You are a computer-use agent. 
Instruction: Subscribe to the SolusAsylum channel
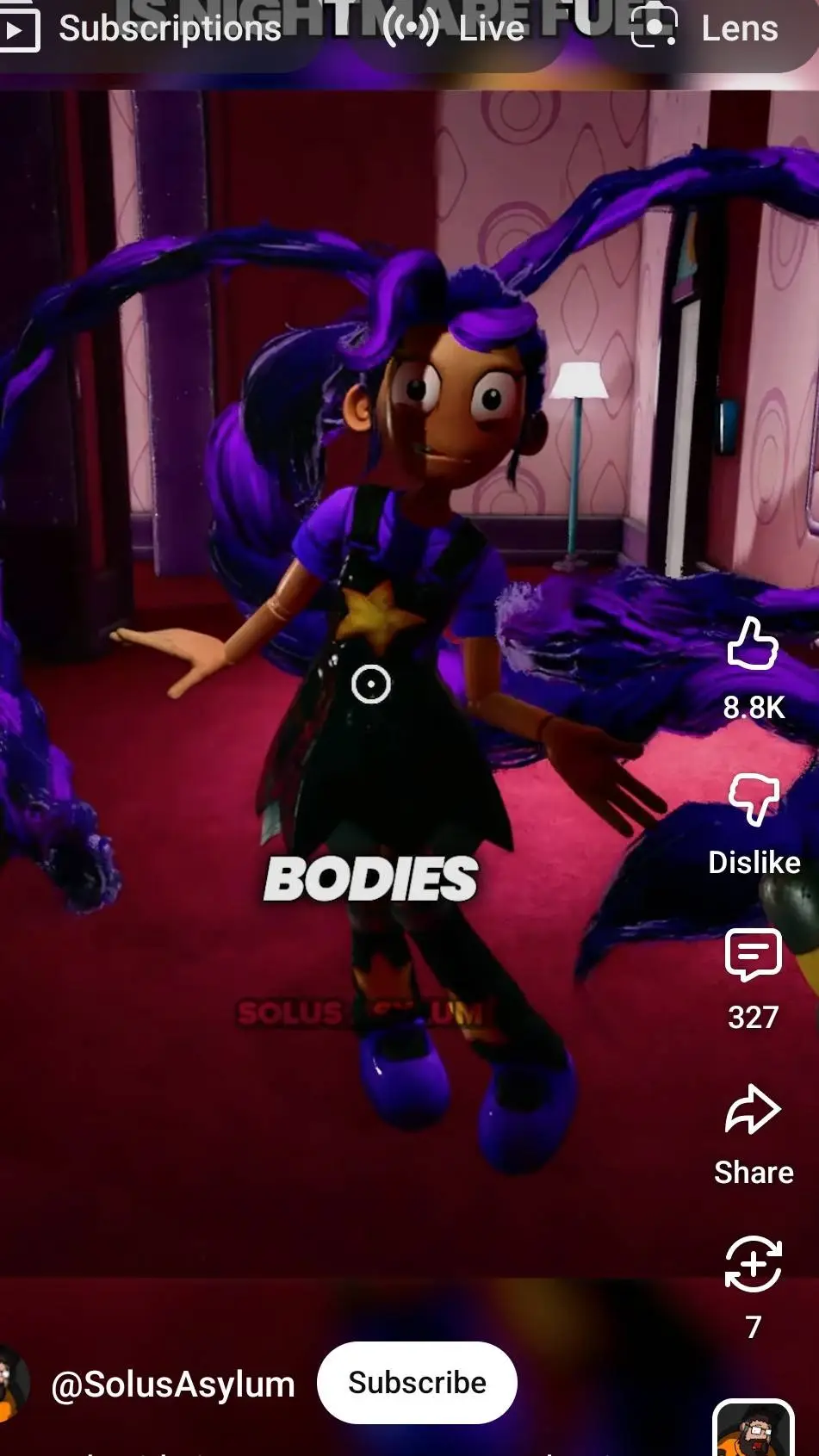[x=417, y=1382]
